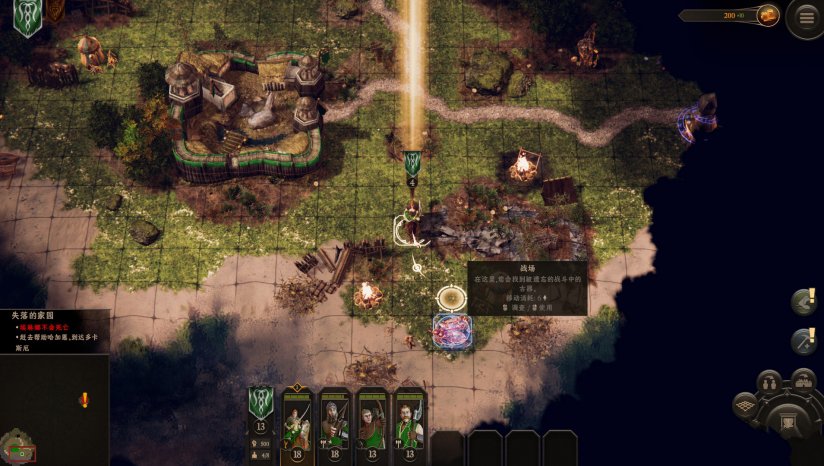This screenshot has height=466, width=824.
Task: Select the green faction shield banner
Action: click(27, 19)
